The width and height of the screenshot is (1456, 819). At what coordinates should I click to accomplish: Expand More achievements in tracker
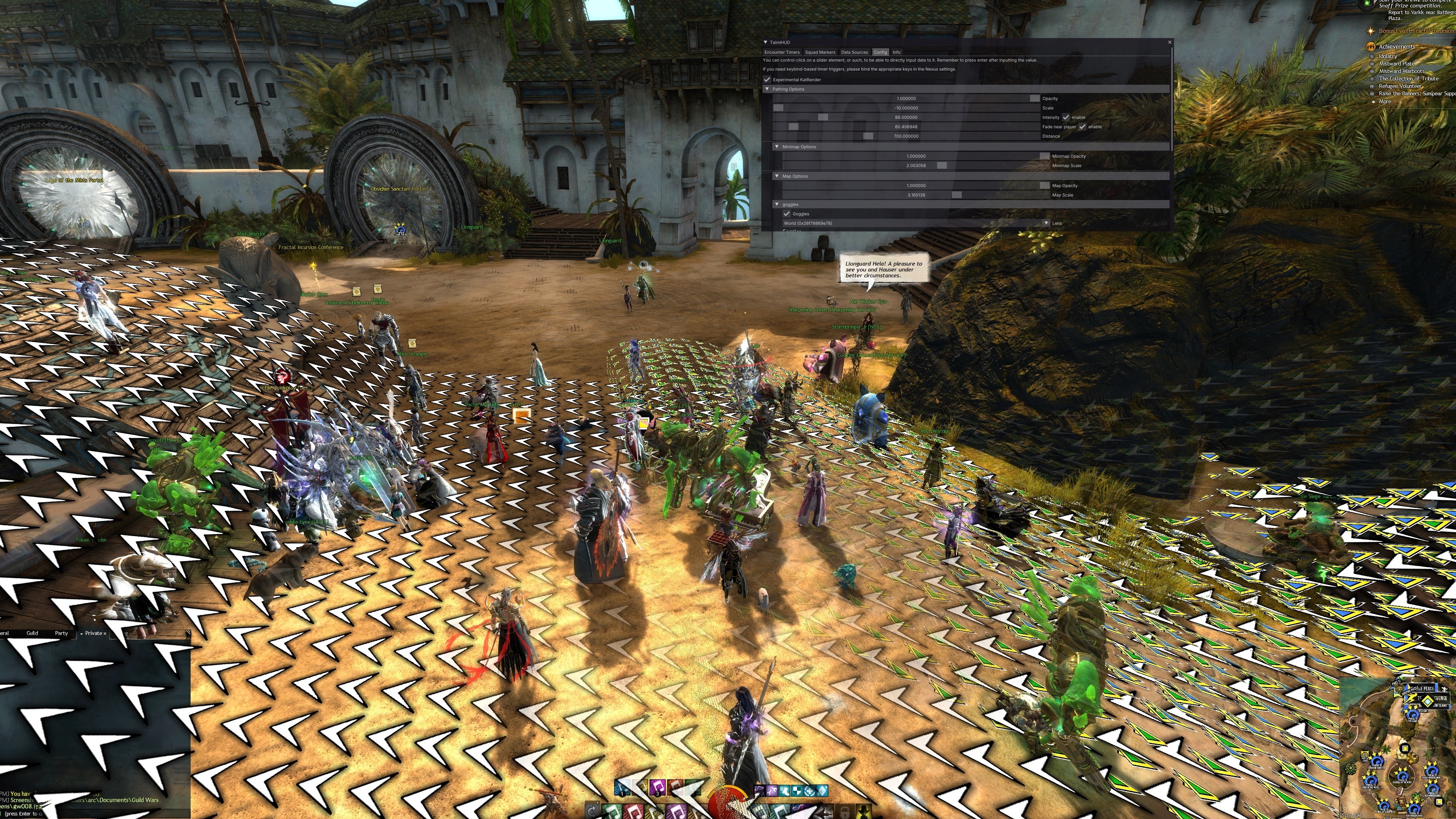[x=1384, y=102]
